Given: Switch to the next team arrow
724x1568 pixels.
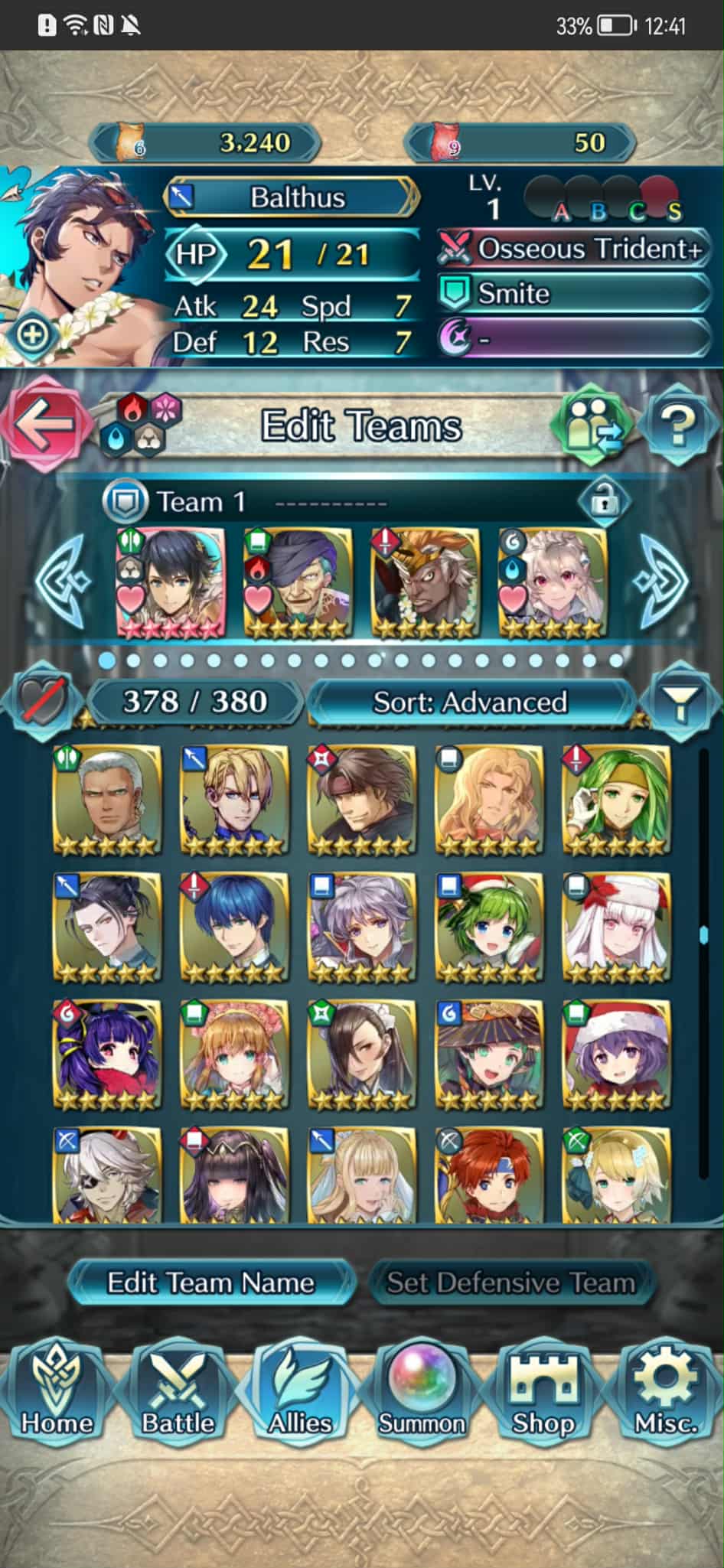Looking at the screenshot, I should click(661, 581).
